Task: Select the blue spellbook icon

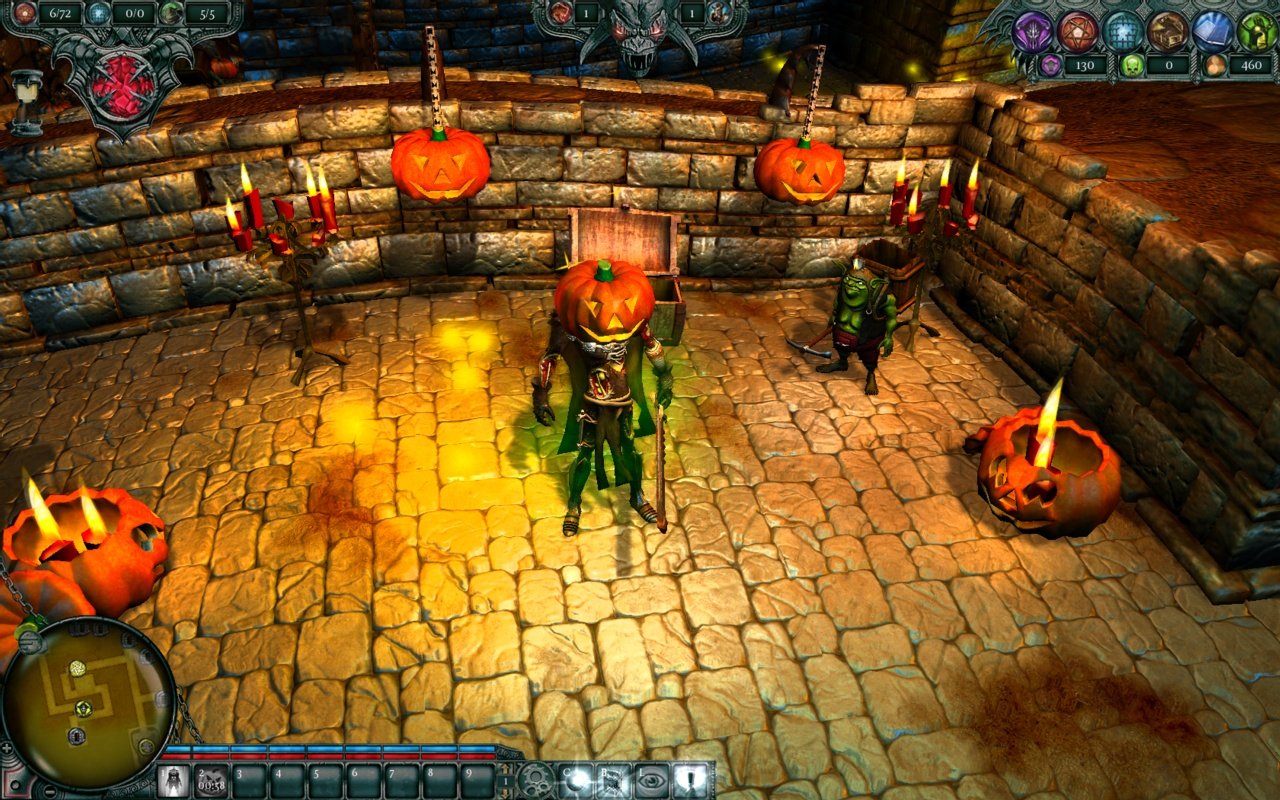Action: coord(1211,30)
